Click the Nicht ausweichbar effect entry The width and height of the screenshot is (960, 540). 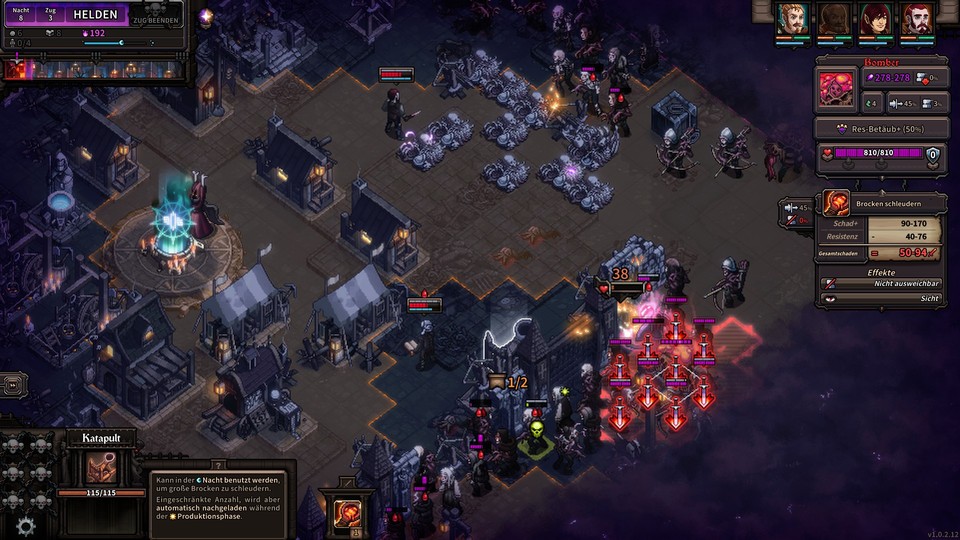tap(880, 284)
